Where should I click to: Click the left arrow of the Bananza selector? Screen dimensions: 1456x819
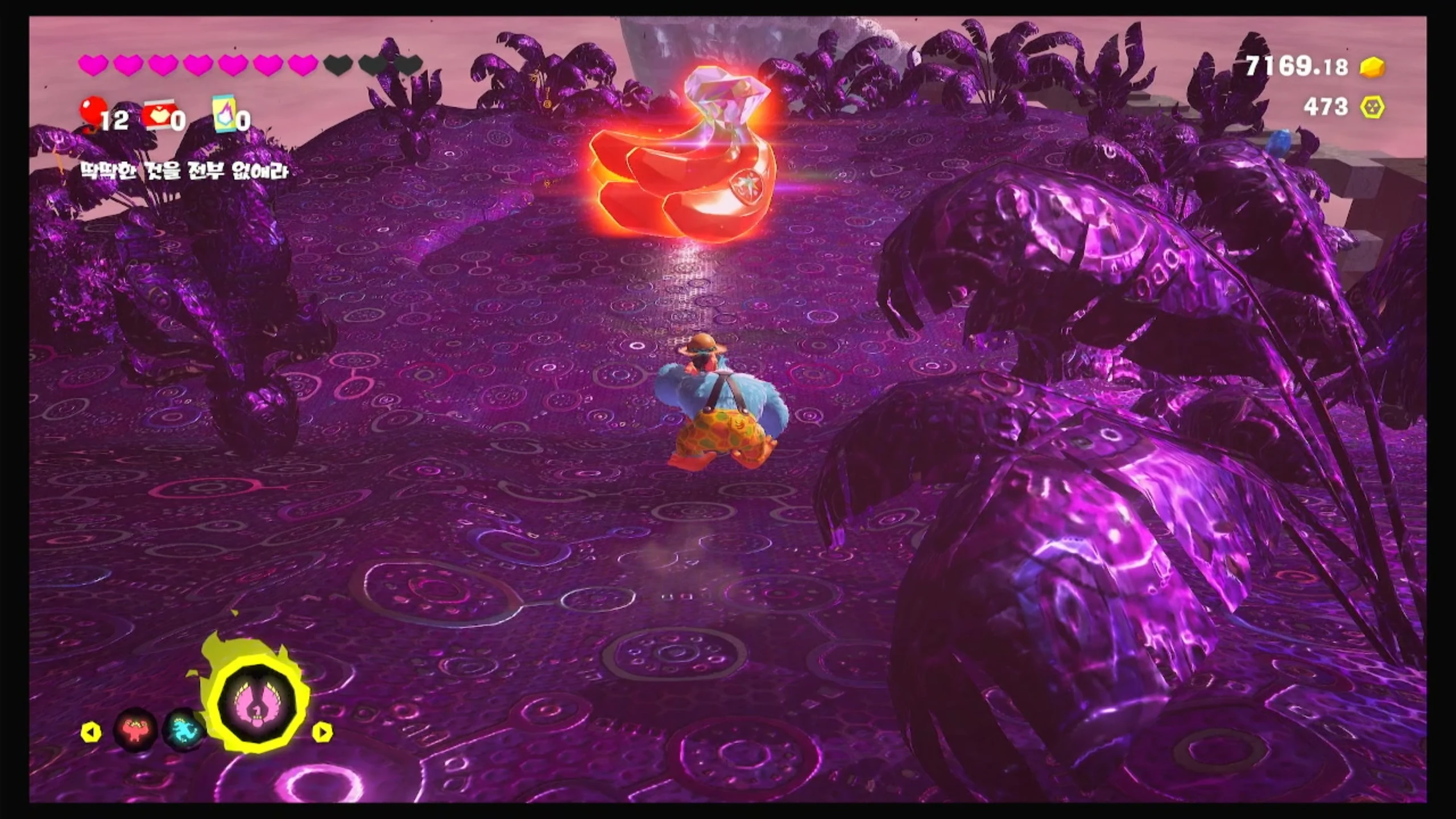[91, 732]
